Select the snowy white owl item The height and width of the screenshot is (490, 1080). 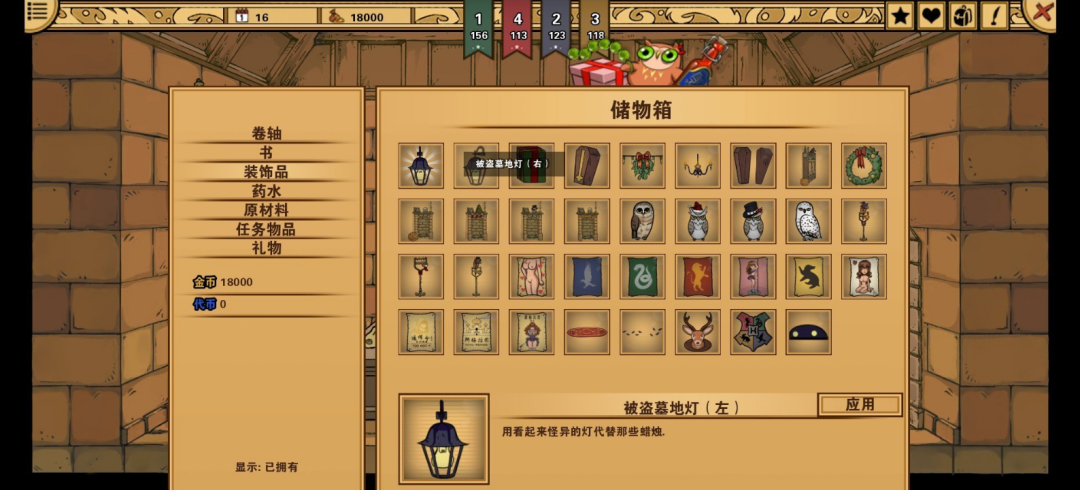tap(808, 221)
